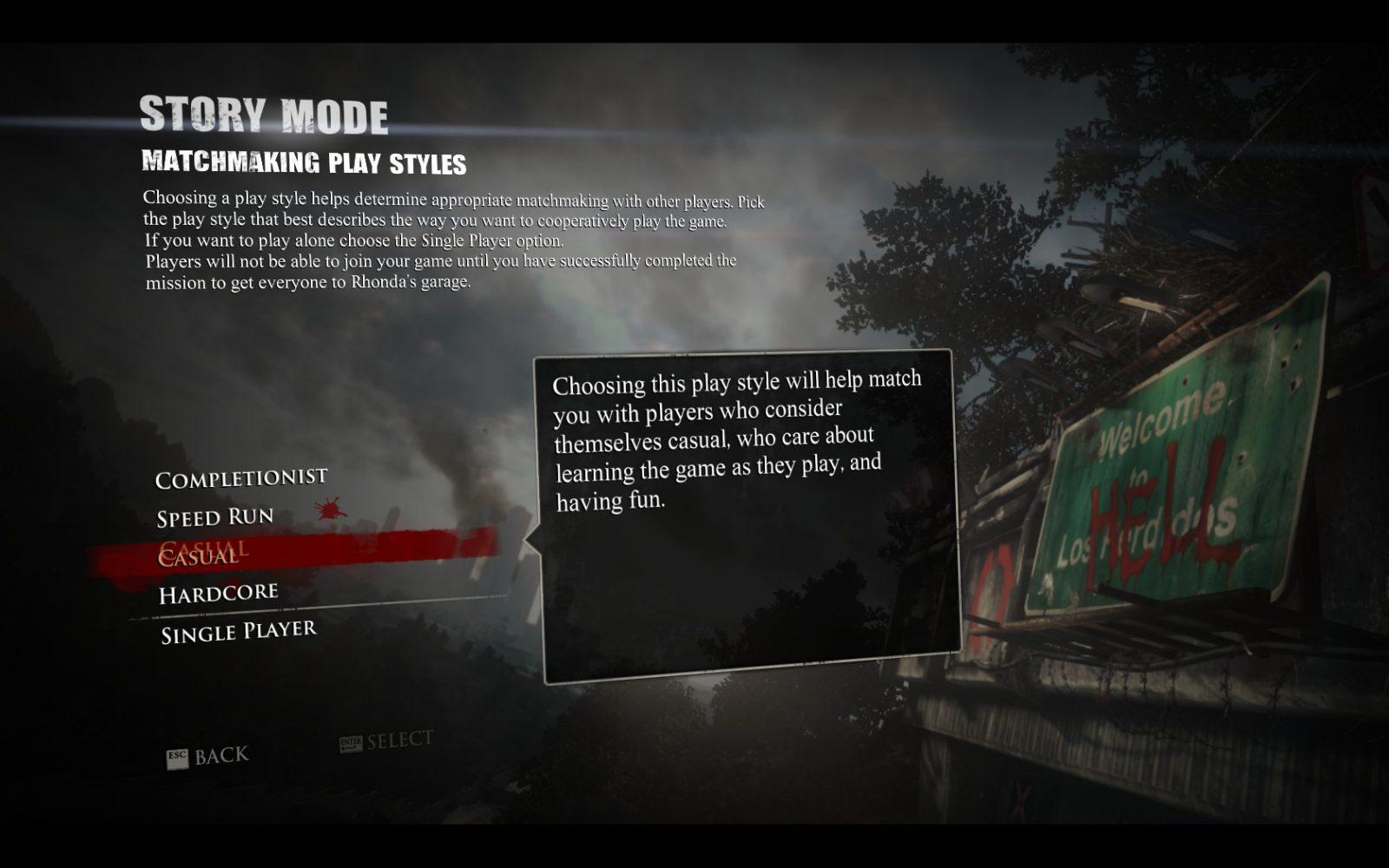Select the Single Player option
The width and height of the screenshot is (1389, 868).
click(238, 633)
